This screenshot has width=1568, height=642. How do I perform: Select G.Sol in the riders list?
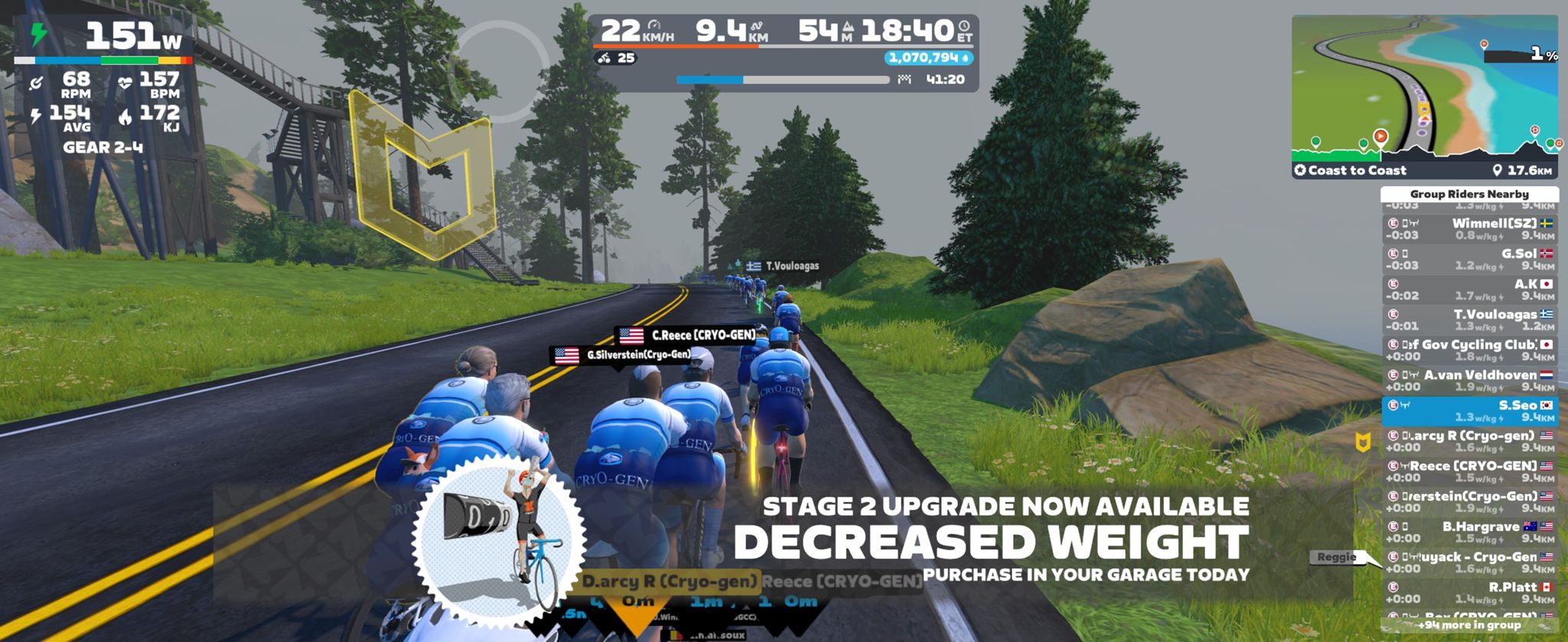(x=1469, y=260)
